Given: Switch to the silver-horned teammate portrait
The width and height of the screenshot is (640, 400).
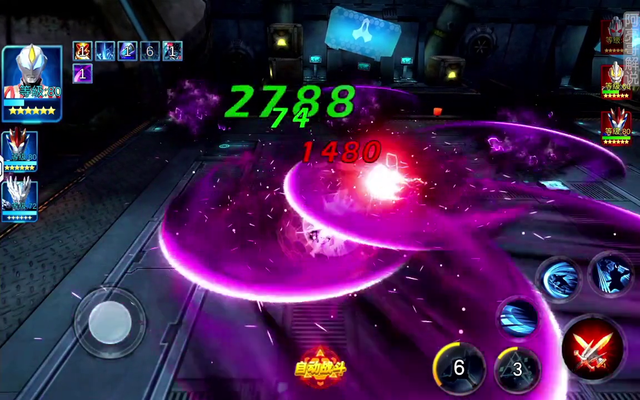Looking at the screenshot, I should point(19,199).
